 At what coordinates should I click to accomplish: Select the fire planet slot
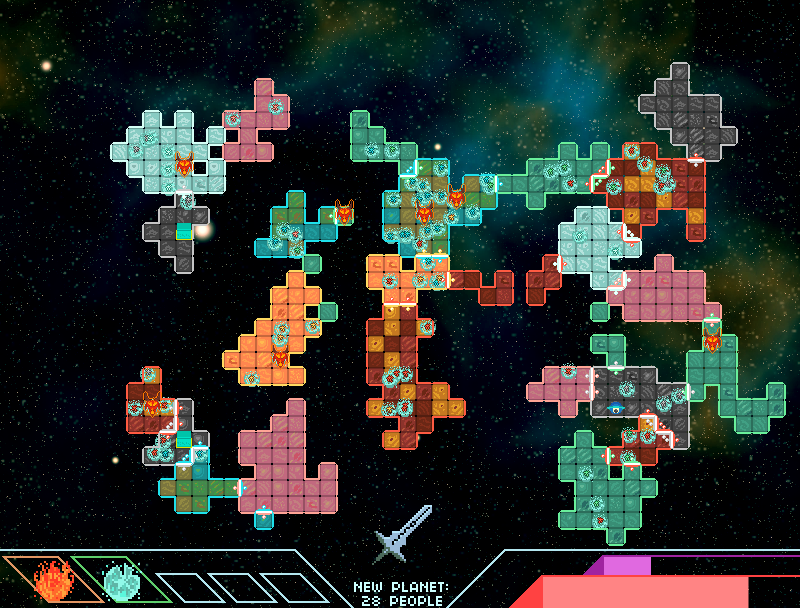coord(49,579)
